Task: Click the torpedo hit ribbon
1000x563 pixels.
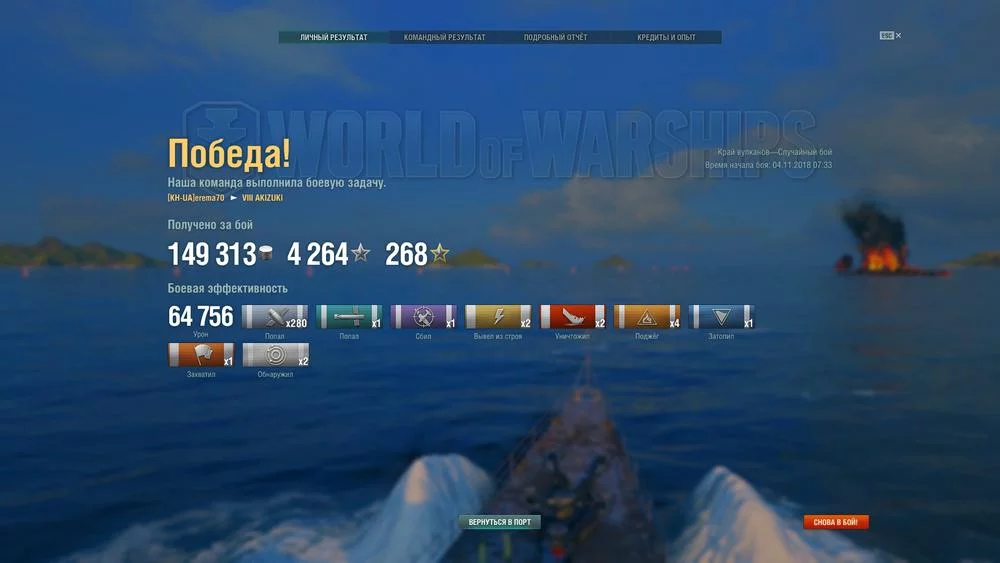Action: tap(349, 317)
